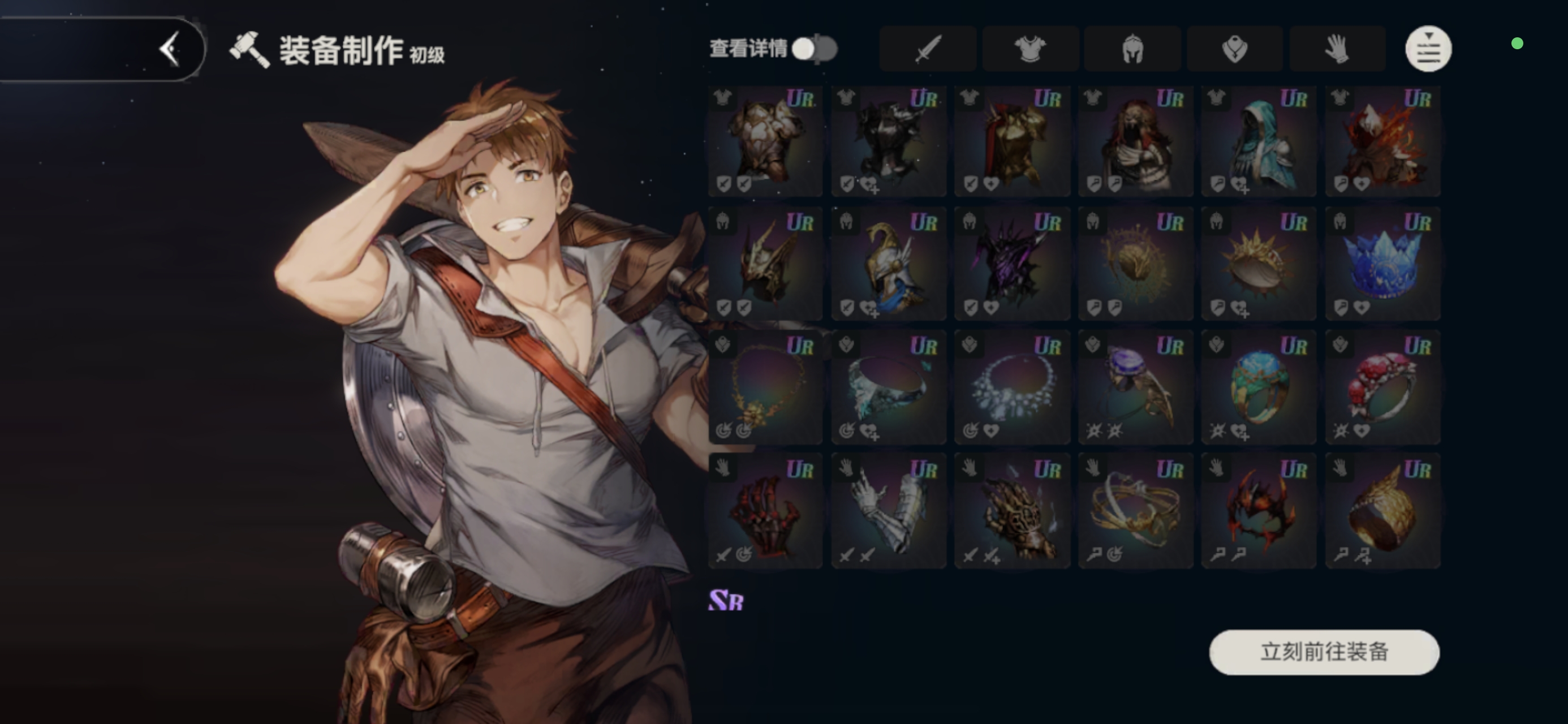The image size is (1568, 724).
Task: Select the glove filter icon
Action: coord(1337,49)
